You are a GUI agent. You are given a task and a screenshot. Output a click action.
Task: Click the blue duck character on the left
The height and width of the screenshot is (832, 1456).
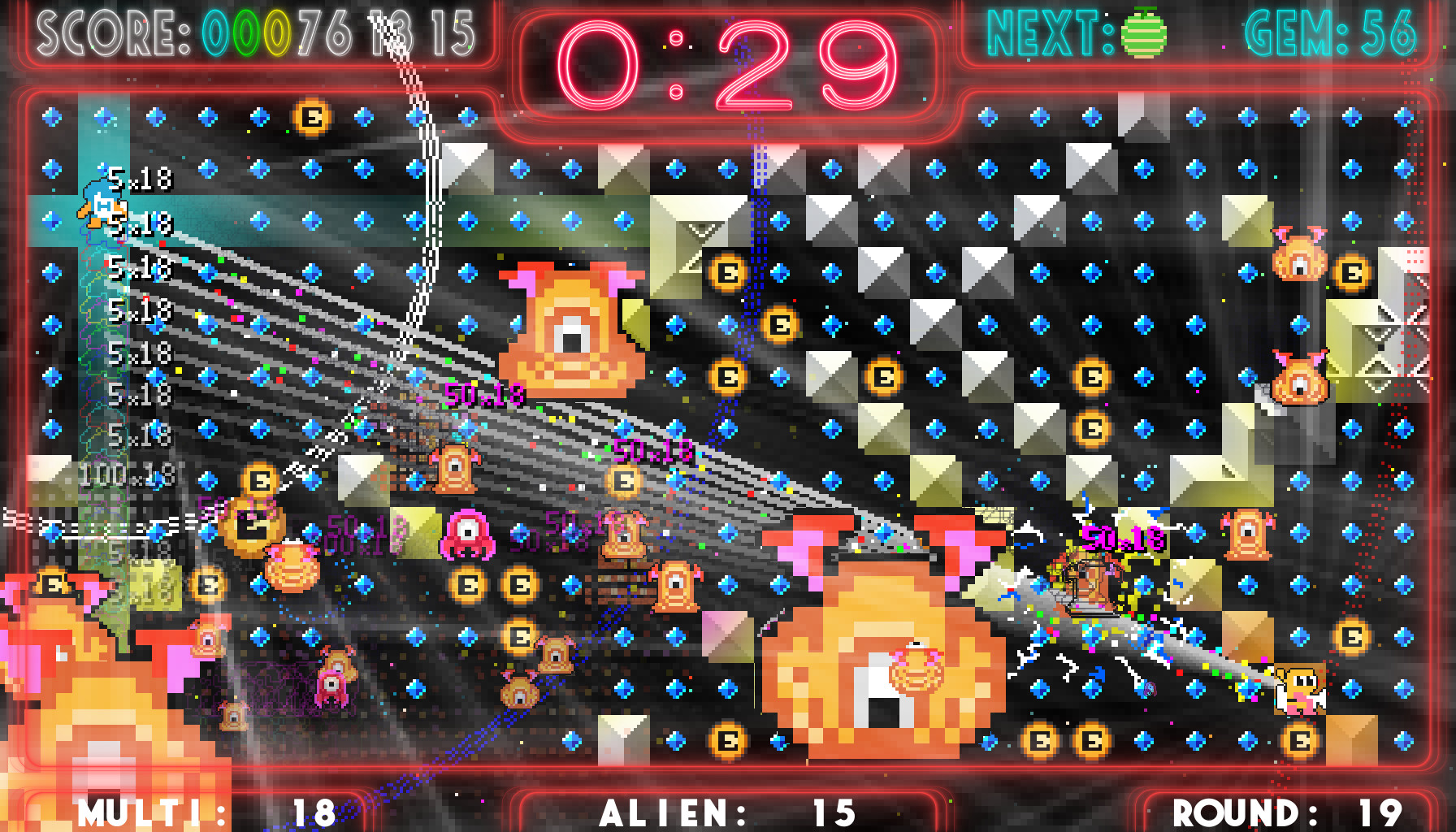tap(100, 207)
